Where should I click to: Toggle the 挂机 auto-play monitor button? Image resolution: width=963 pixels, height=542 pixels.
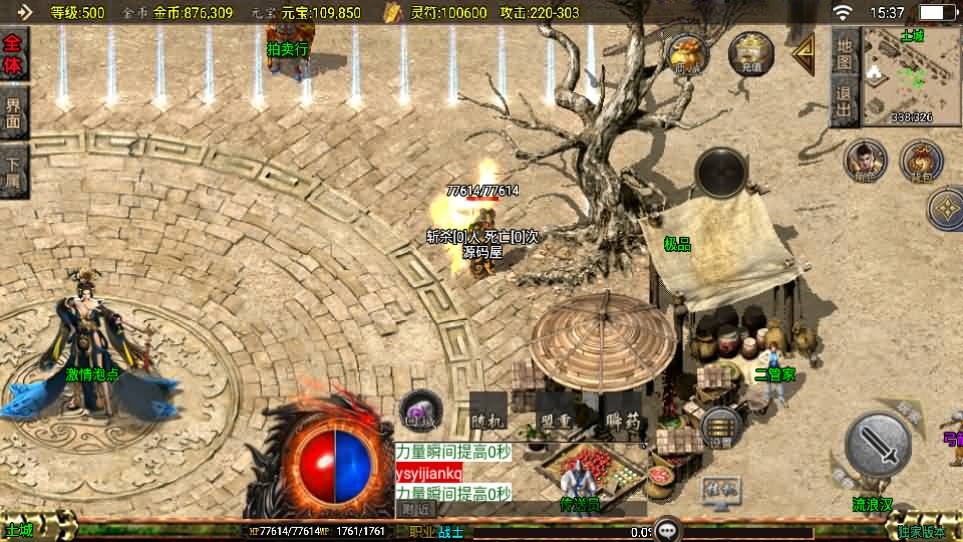[x=720, y=490]
